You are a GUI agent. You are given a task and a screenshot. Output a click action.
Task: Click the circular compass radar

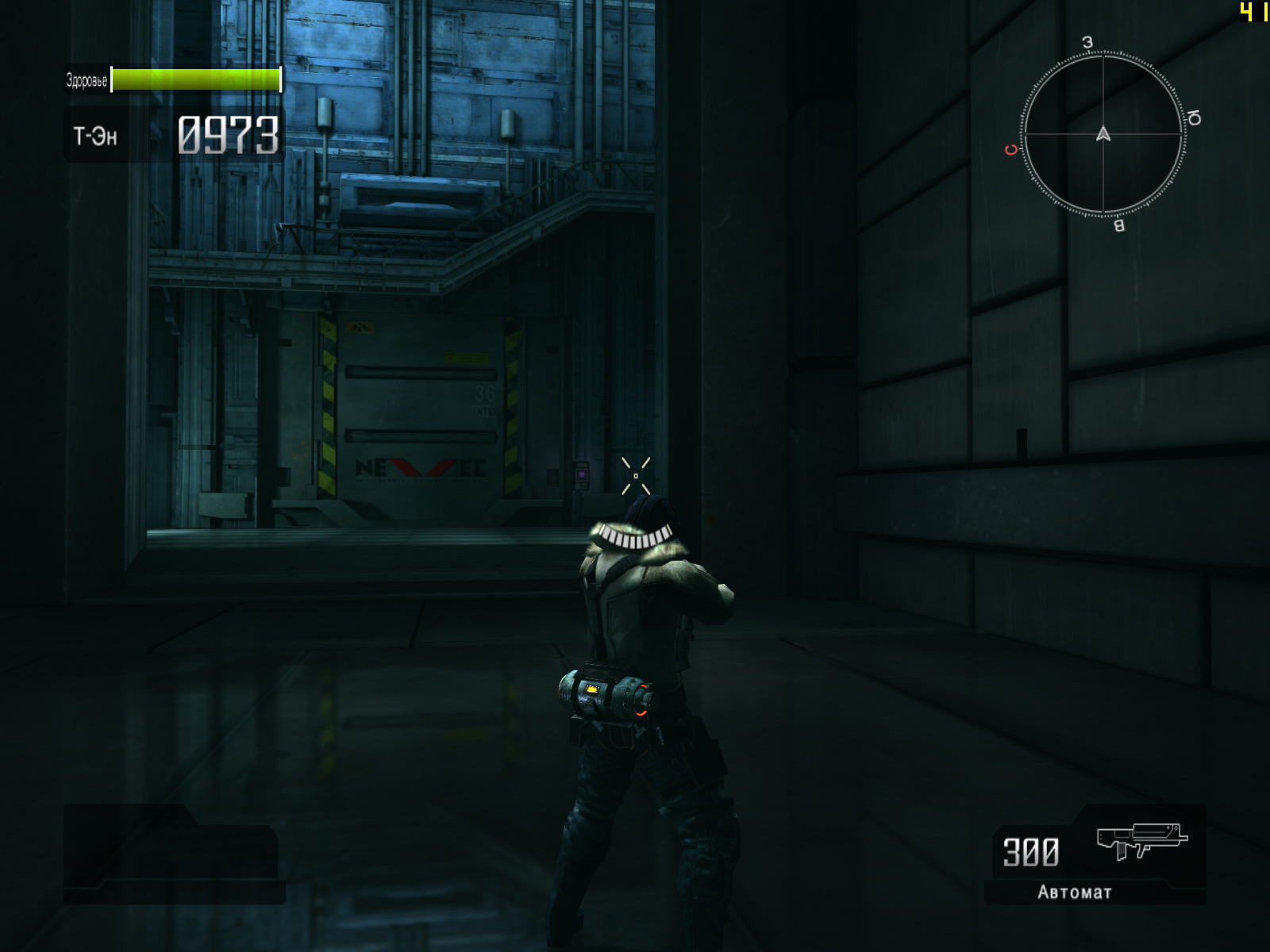pos(1103,134)
